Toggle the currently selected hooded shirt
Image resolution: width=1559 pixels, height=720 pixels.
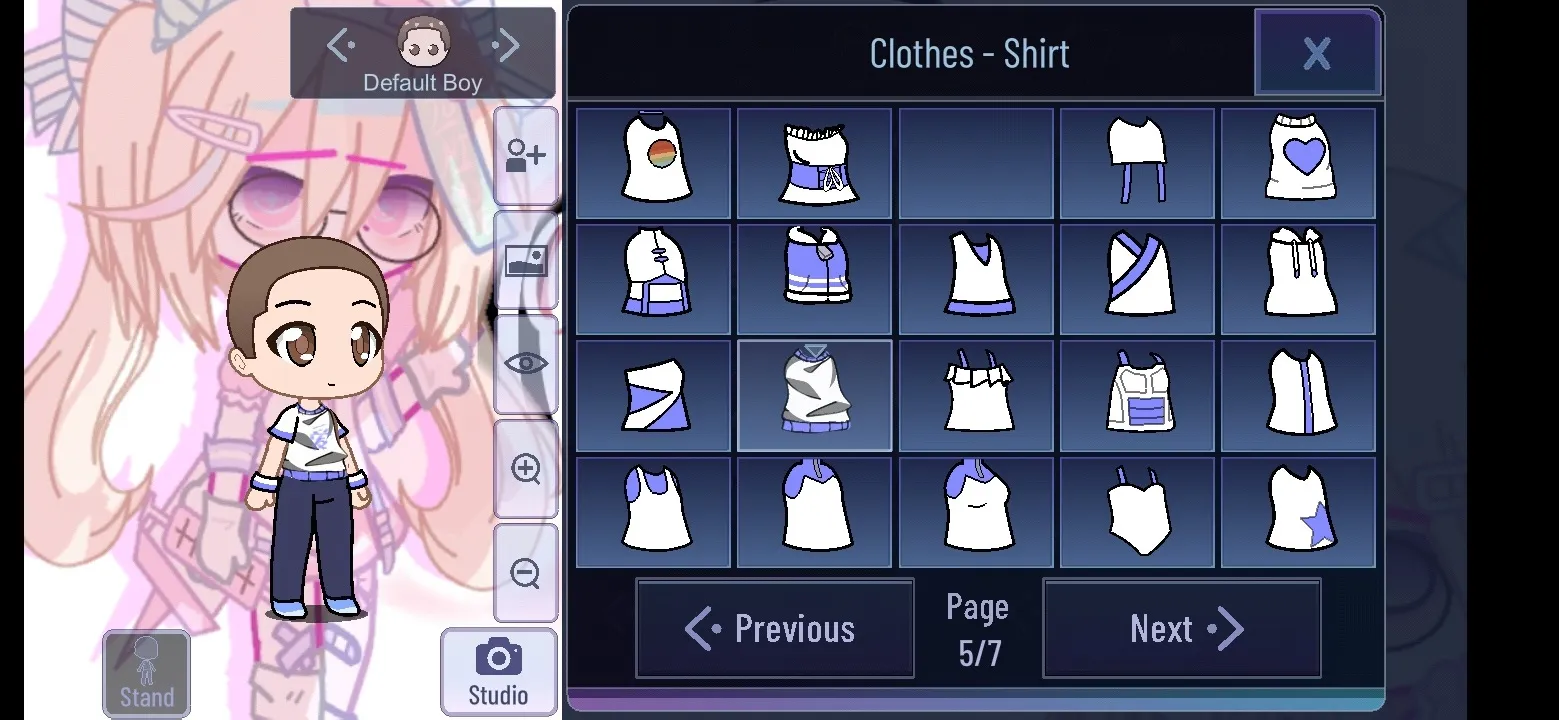tap(814, 395)
